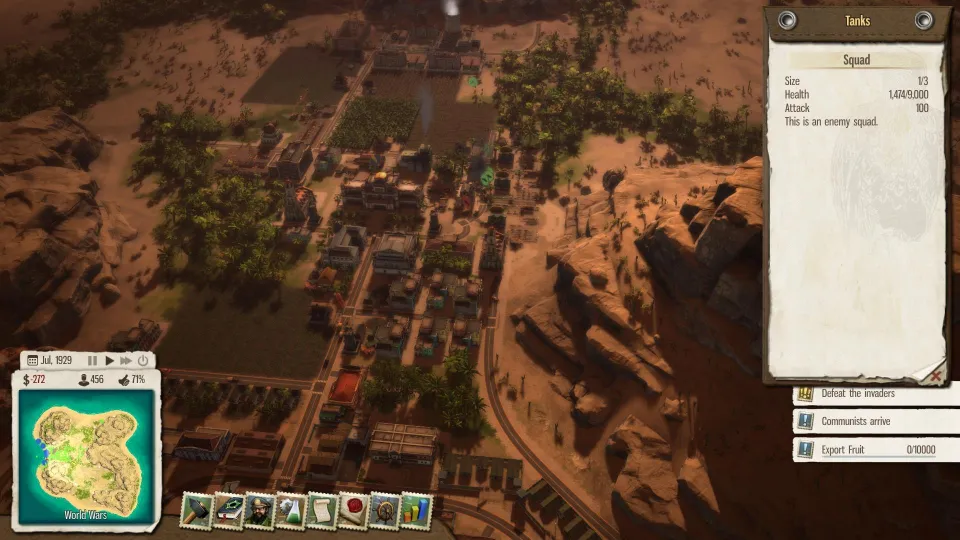Viewport: 960px width, 540px height.
Task: Select the 'Communists arrive' task
Action: [868, 422]
